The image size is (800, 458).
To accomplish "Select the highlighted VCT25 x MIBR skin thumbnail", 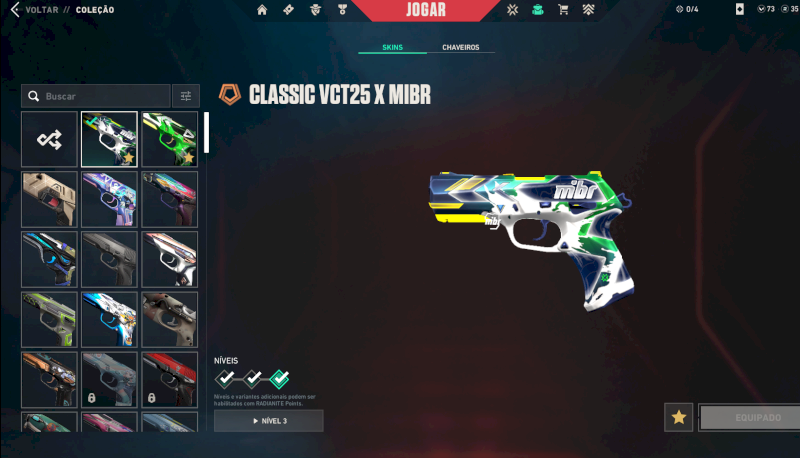I will tap(109, 139).
